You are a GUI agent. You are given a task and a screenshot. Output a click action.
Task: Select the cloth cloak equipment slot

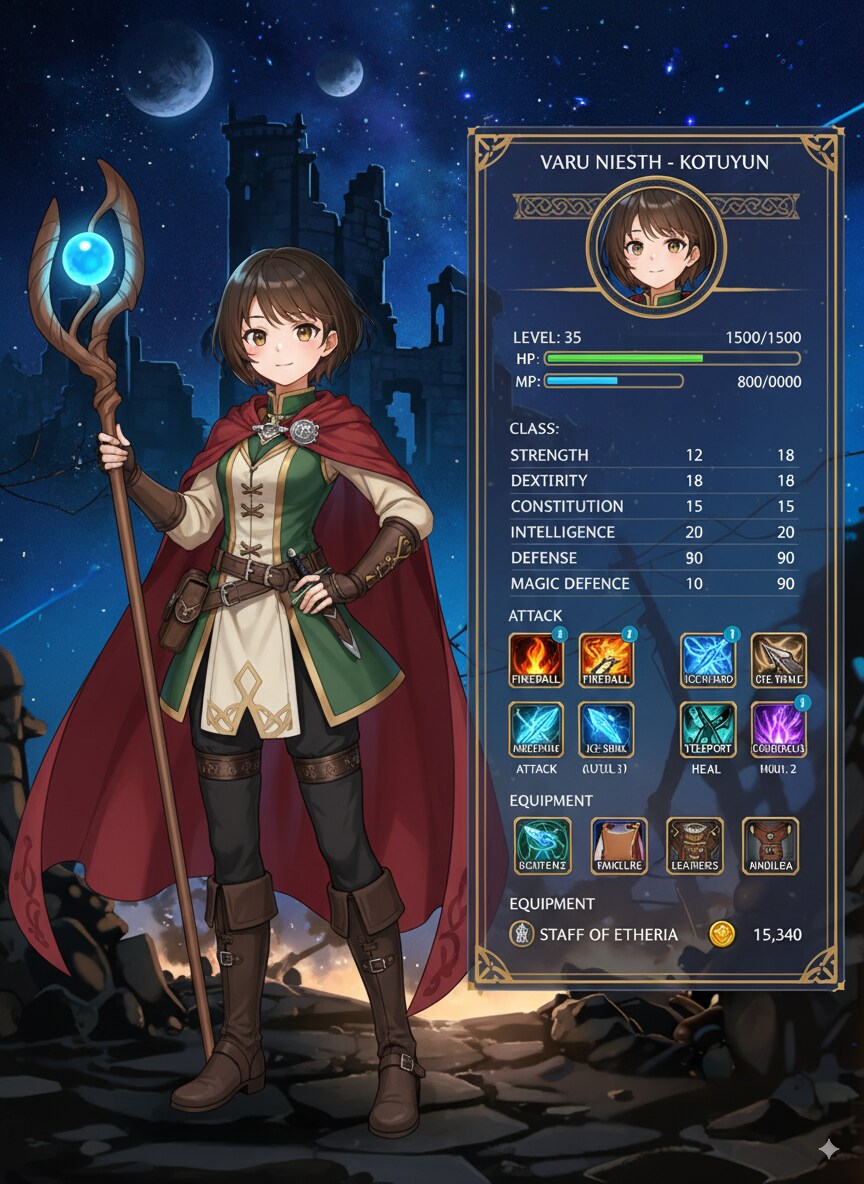click(619, 846)
